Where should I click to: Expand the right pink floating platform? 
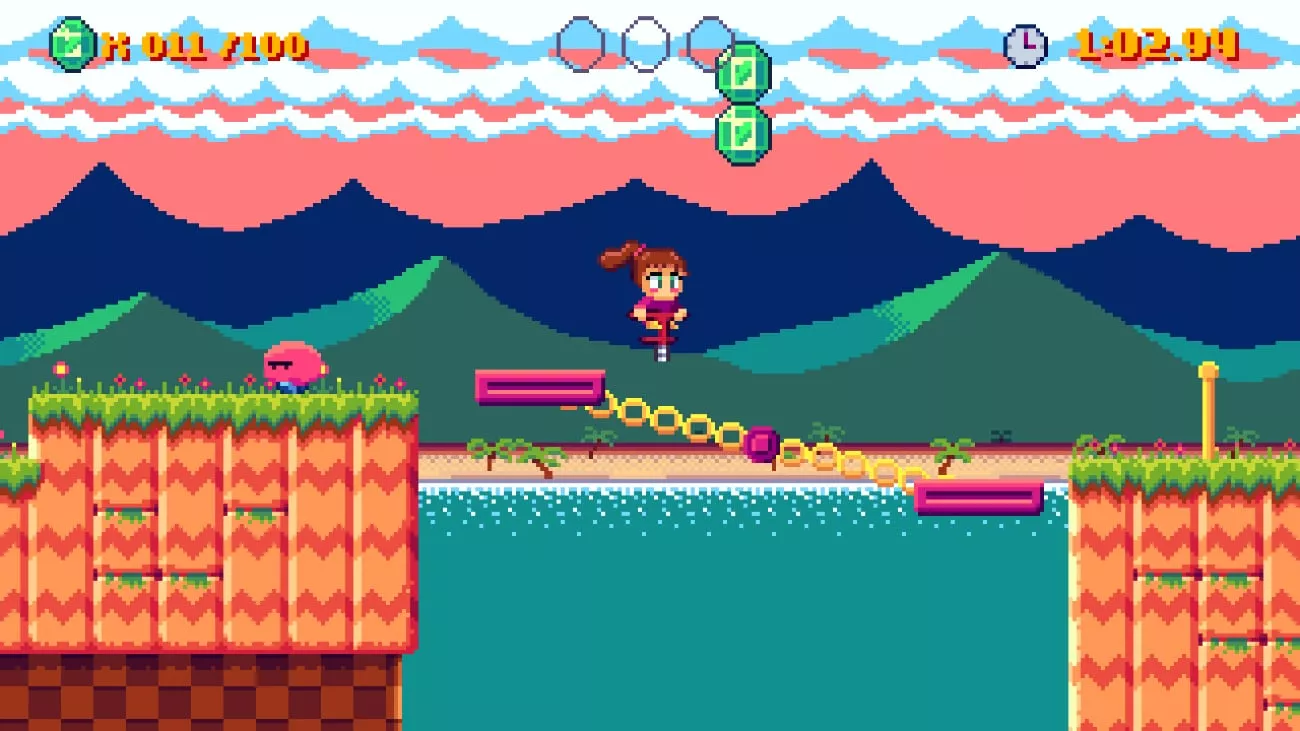[977, 497]
